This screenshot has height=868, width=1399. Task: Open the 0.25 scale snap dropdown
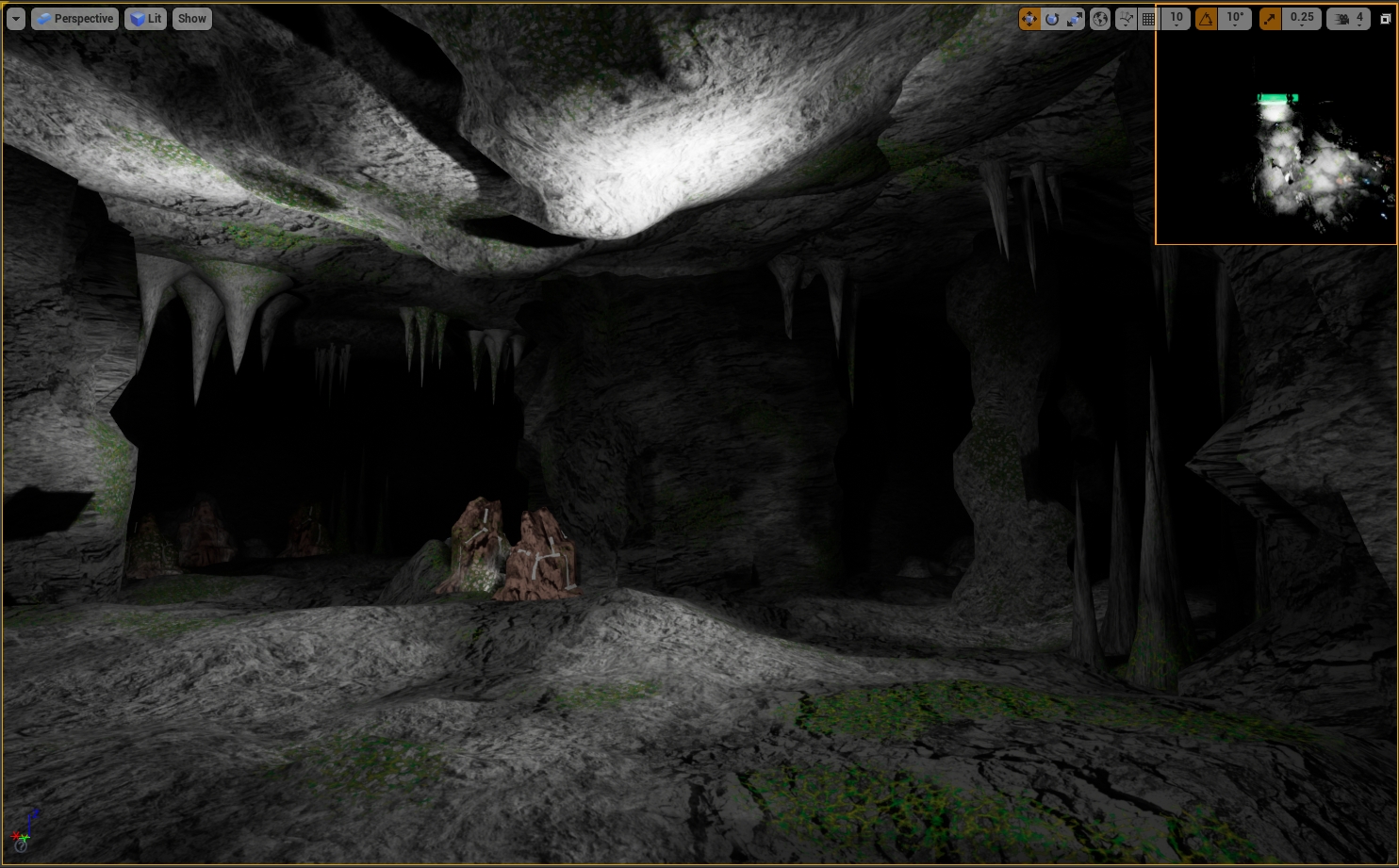tap(1302, 19)
